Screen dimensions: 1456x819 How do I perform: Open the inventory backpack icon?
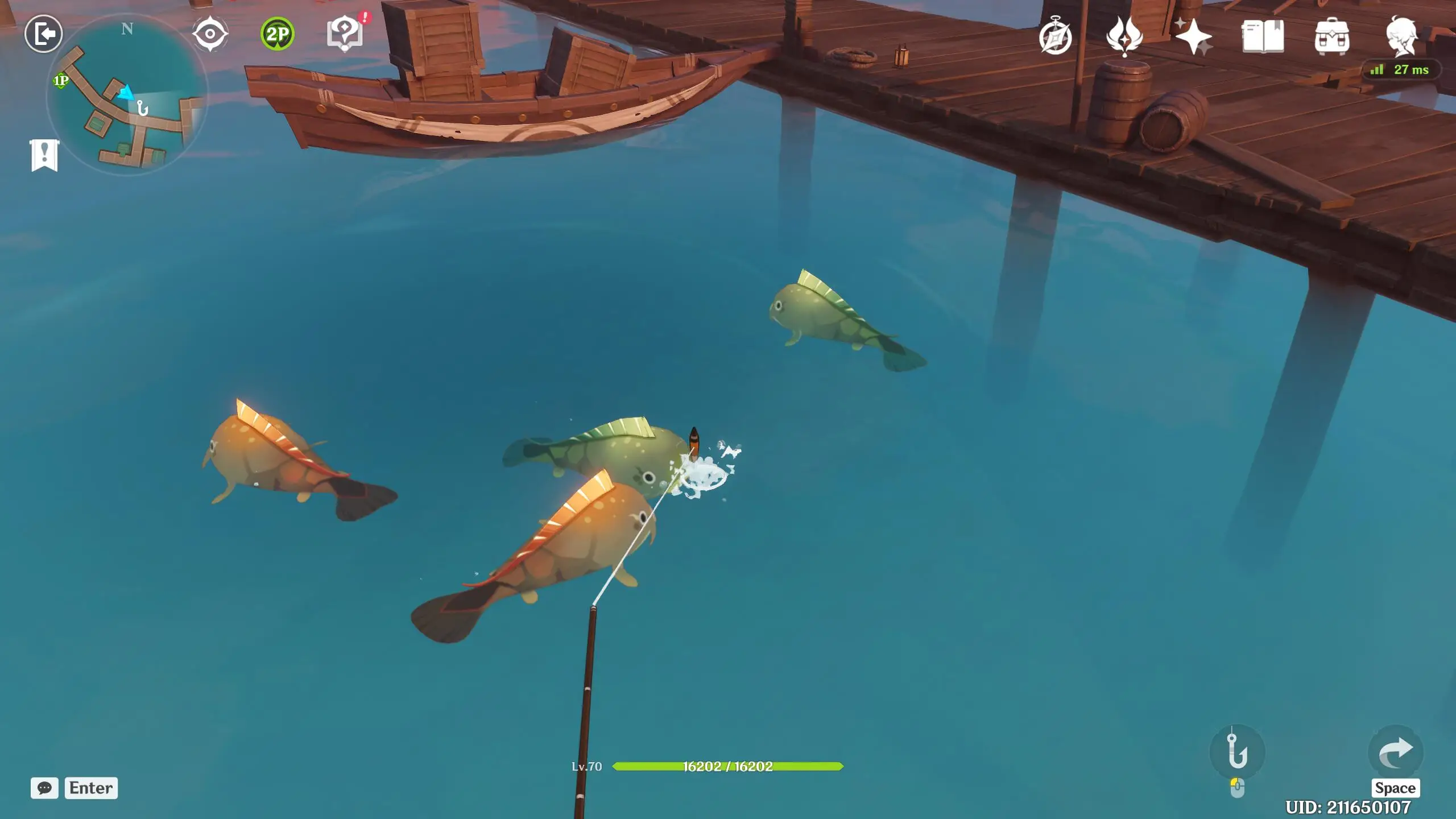click(x=1332, y=37)
